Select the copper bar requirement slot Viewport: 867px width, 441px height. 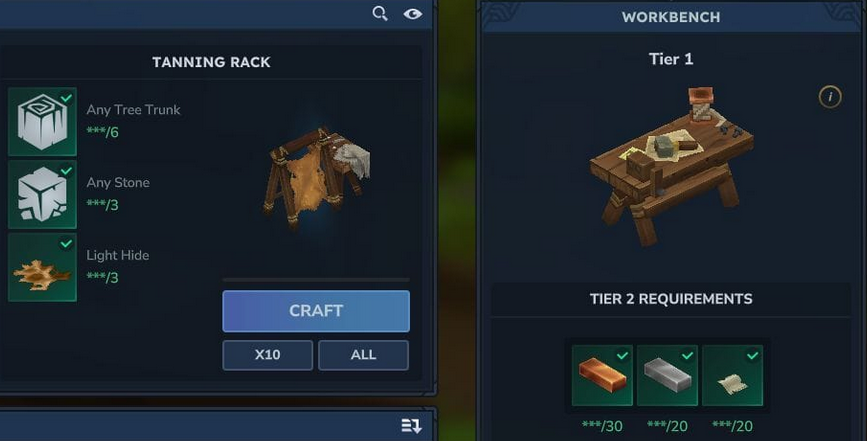[602, 376]
